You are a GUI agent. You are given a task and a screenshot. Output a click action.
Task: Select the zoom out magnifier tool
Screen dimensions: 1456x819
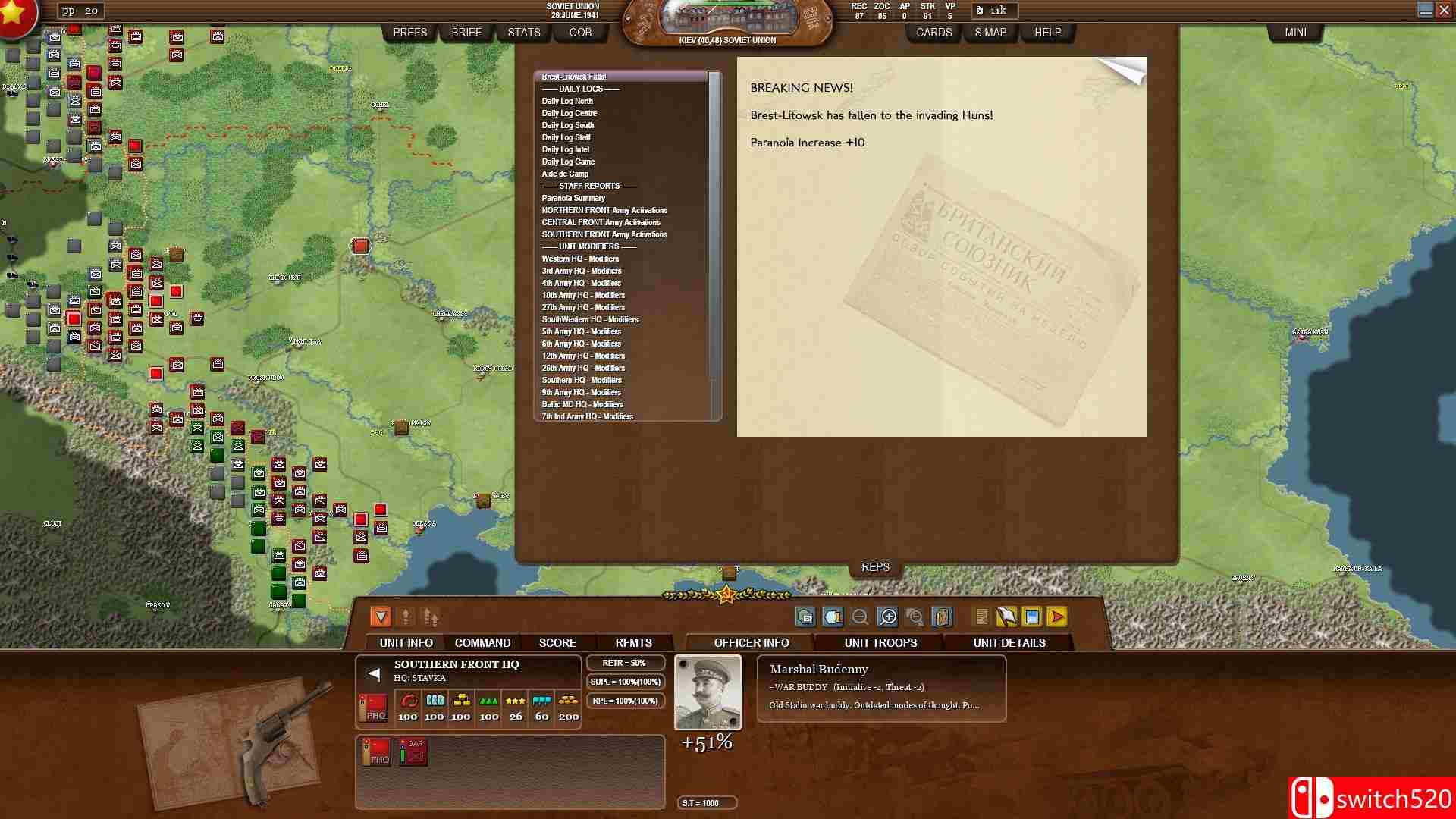pyautogui.click(x=861, y=617)
